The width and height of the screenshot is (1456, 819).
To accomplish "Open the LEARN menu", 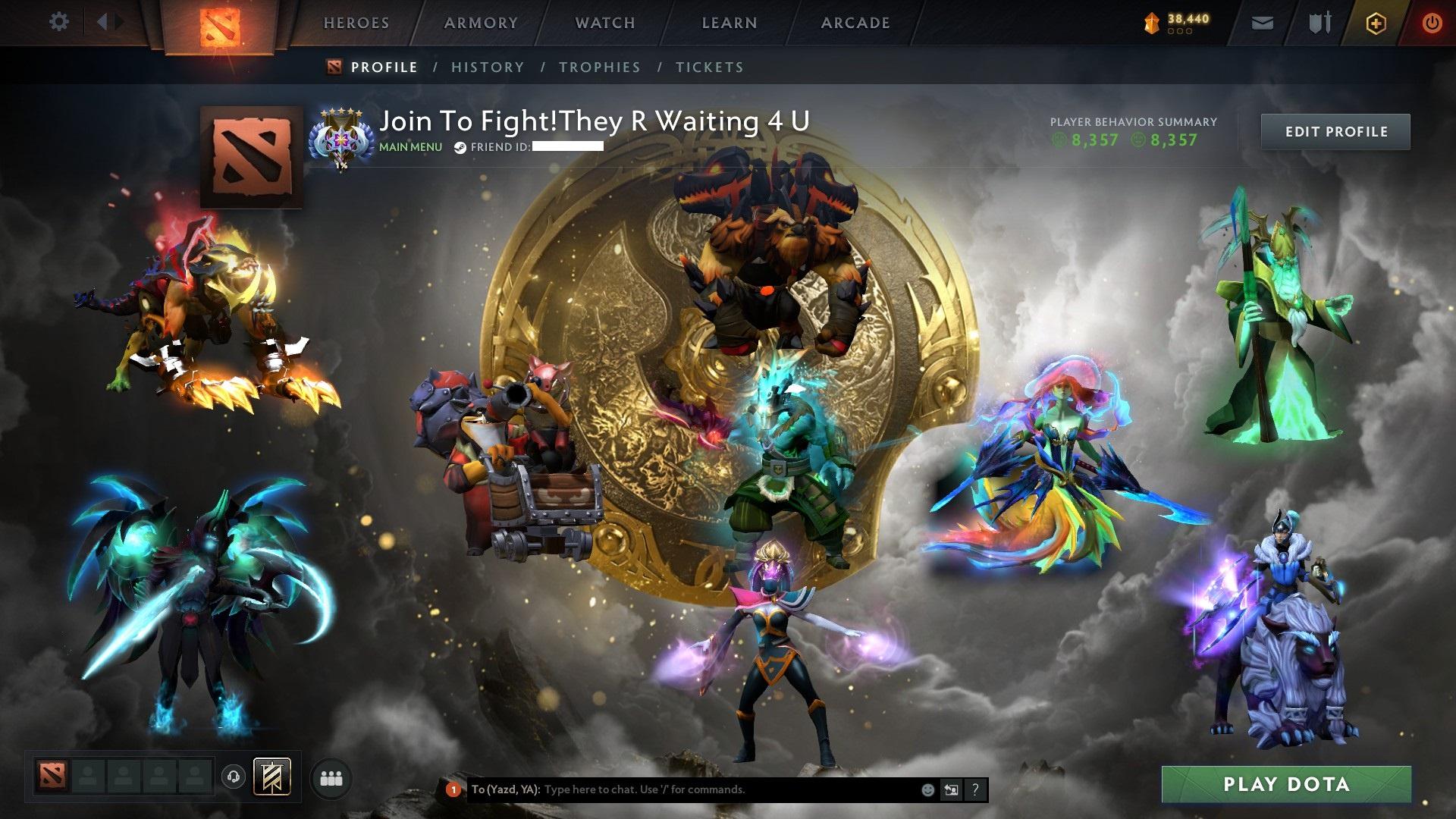I will pos(728,23).
